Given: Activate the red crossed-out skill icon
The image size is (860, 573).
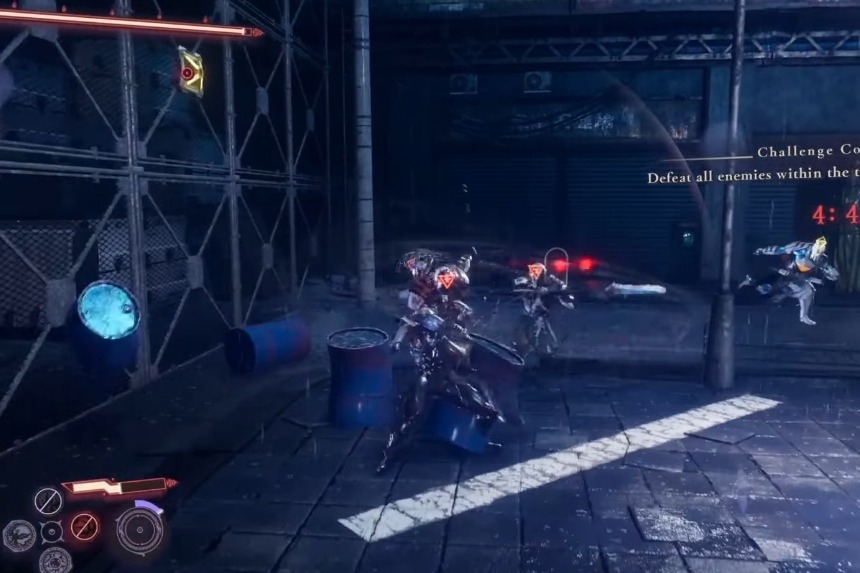Looking at the screenshot, I should [x=84, y=526].
